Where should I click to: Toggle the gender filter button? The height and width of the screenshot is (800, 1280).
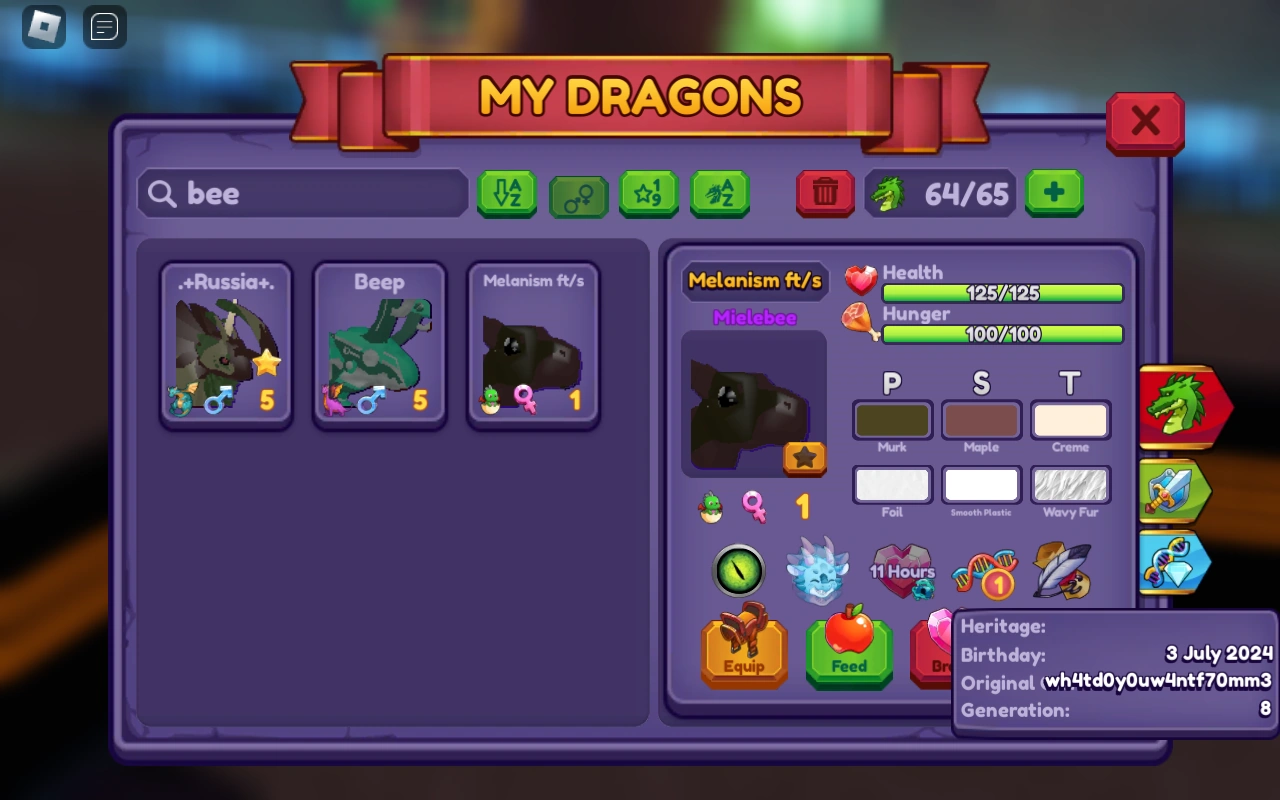point(578,194)
